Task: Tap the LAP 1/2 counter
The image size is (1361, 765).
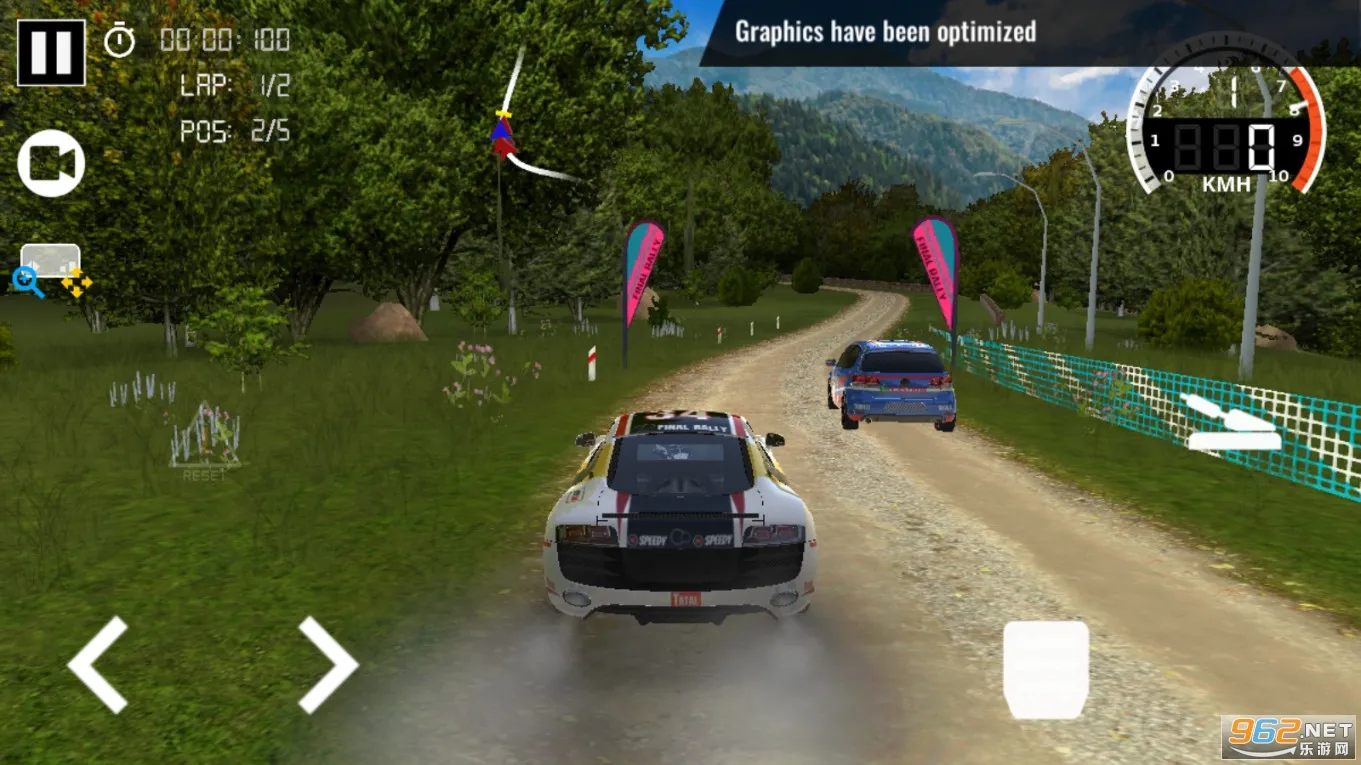Action: pos(234,86)
